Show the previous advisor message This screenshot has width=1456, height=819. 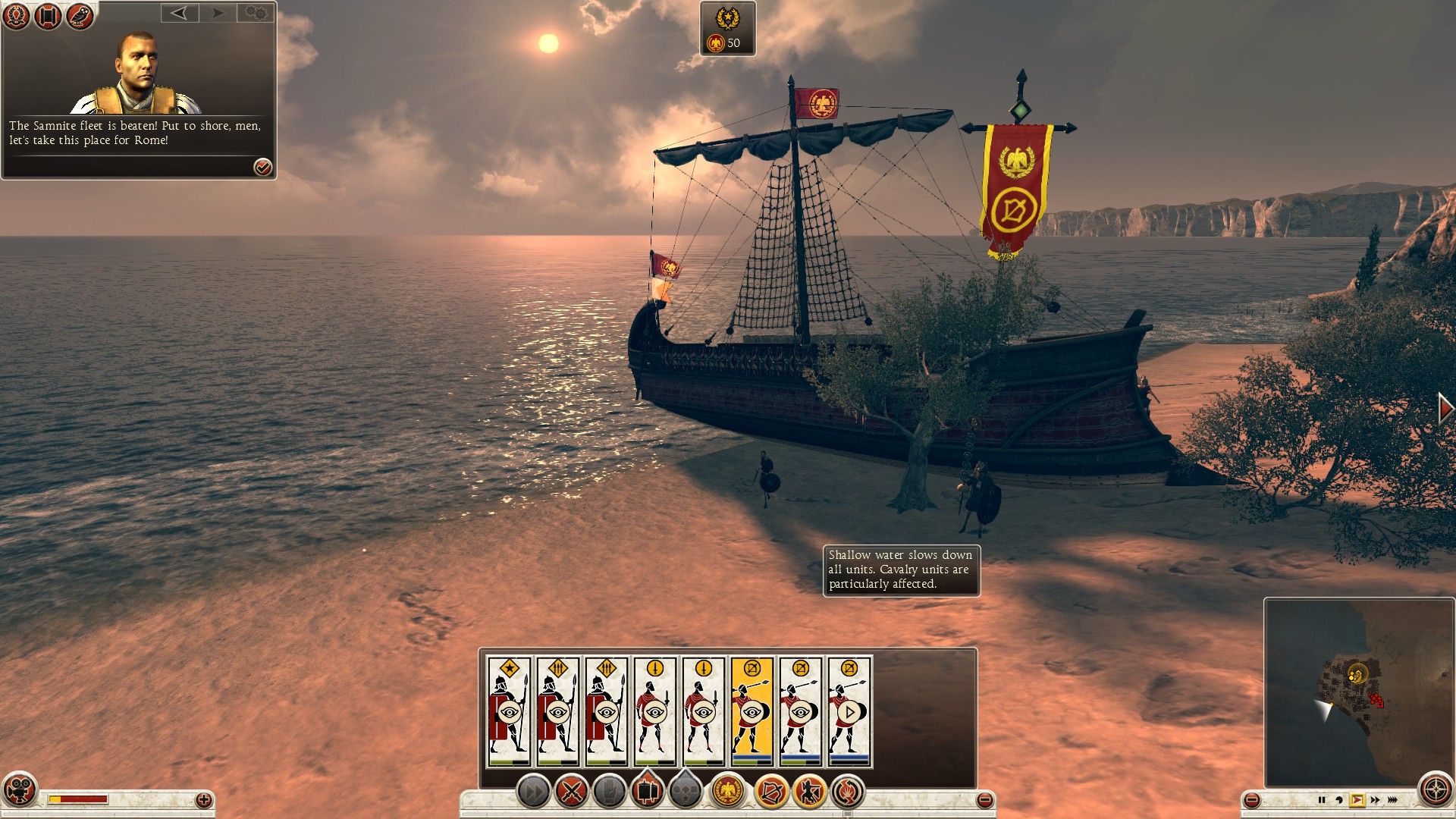(x=180, y=13)
